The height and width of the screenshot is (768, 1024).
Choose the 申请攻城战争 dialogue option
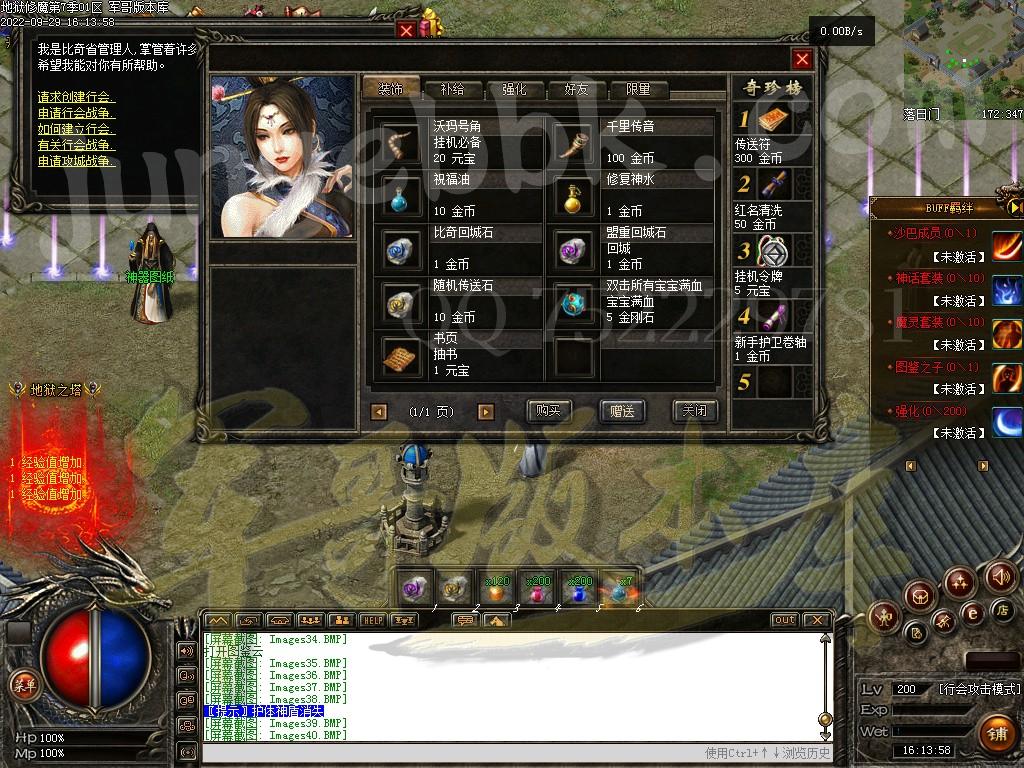click(75, 161)
